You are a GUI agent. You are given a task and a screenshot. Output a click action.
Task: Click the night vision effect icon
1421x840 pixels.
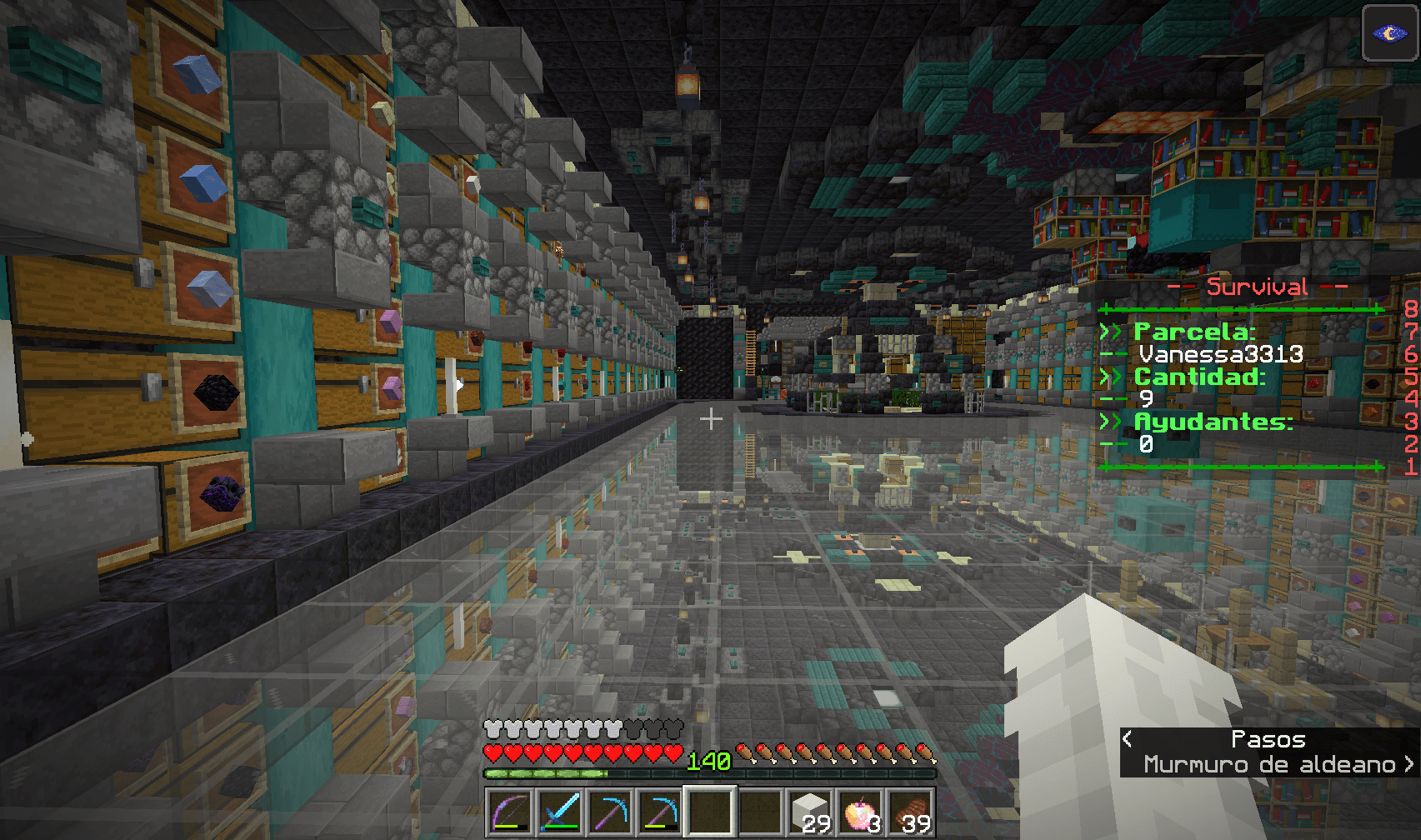click(x=1389, y=33)
